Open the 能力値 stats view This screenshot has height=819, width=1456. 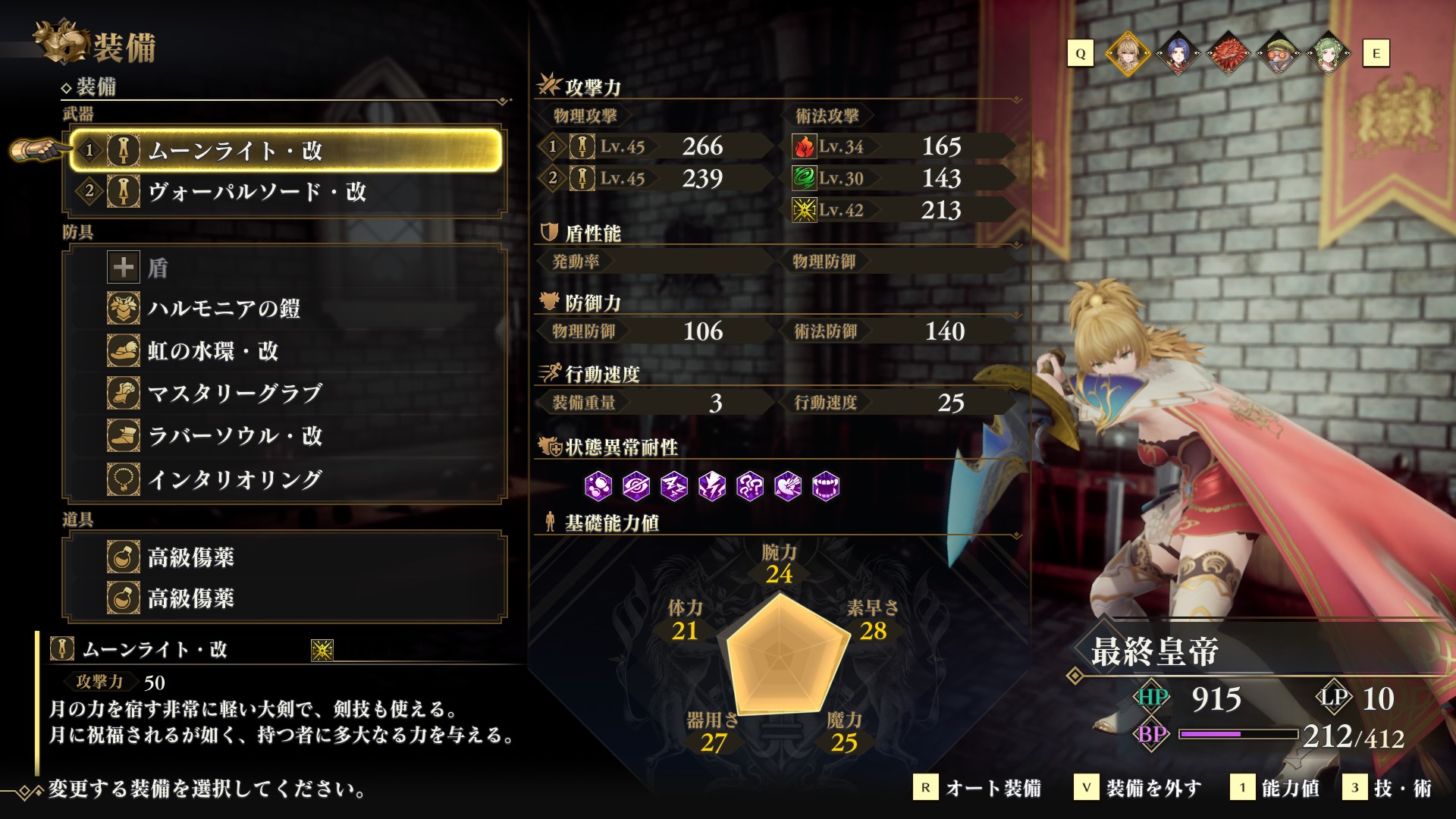1276,788
